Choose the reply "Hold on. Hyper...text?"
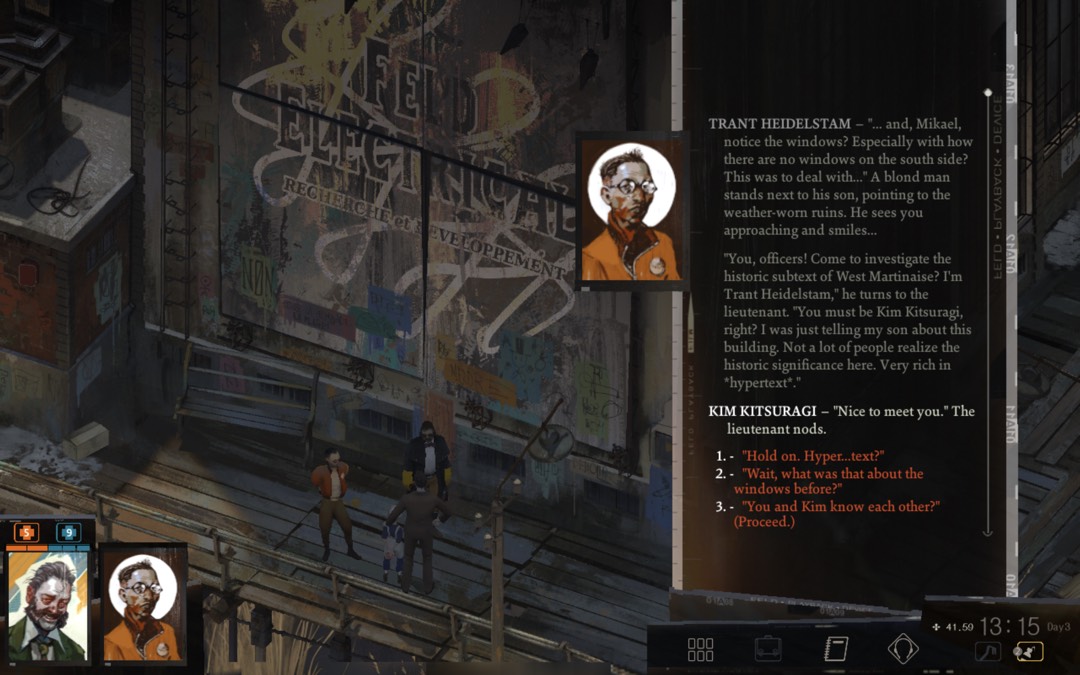The width and height of the screenshot is (1080, 675). click(x=812, y=456)
